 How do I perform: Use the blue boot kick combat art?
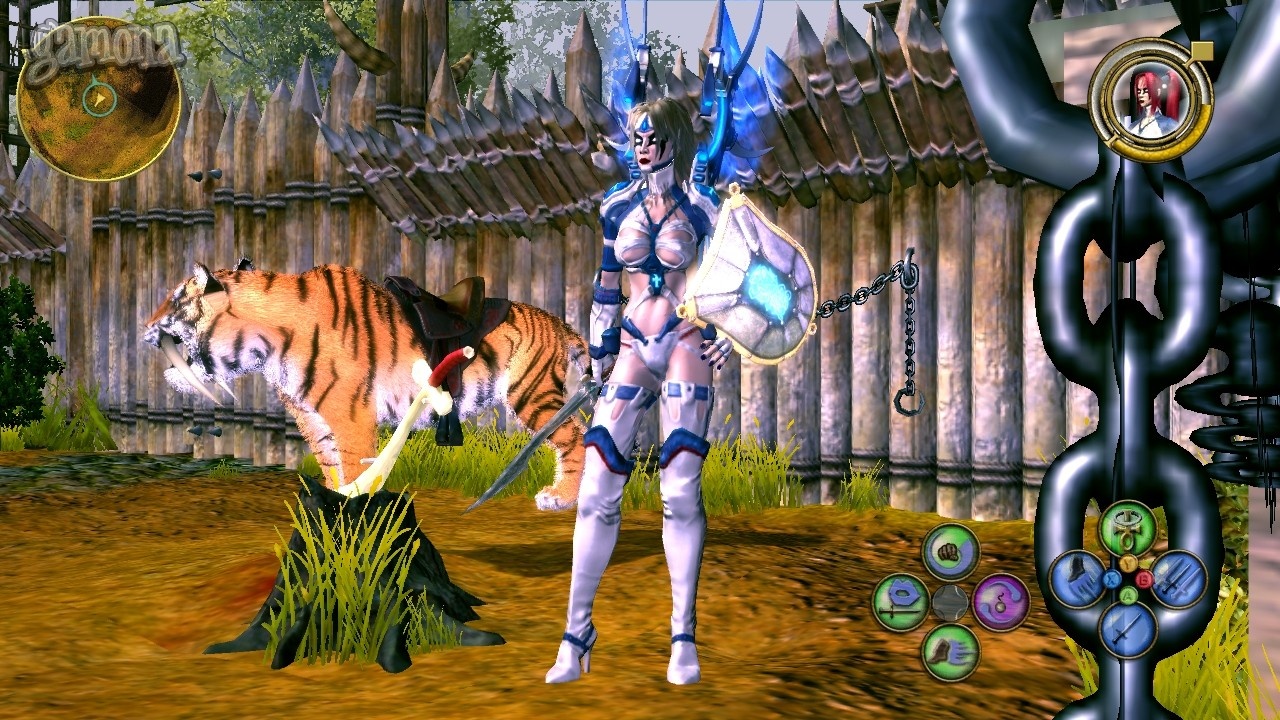[1077, 580]
